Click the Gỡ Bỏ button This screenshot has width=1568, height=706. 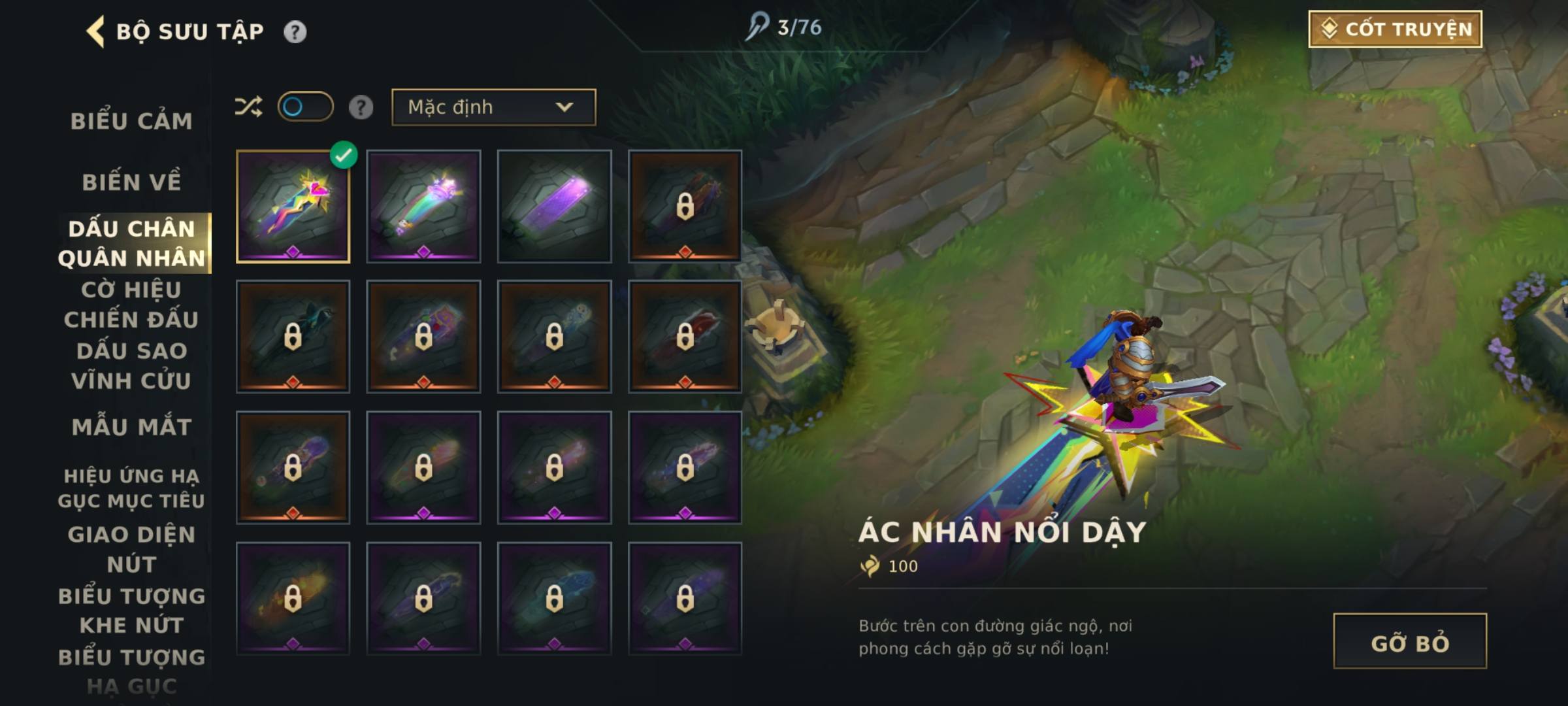[x=1409, y=641]
